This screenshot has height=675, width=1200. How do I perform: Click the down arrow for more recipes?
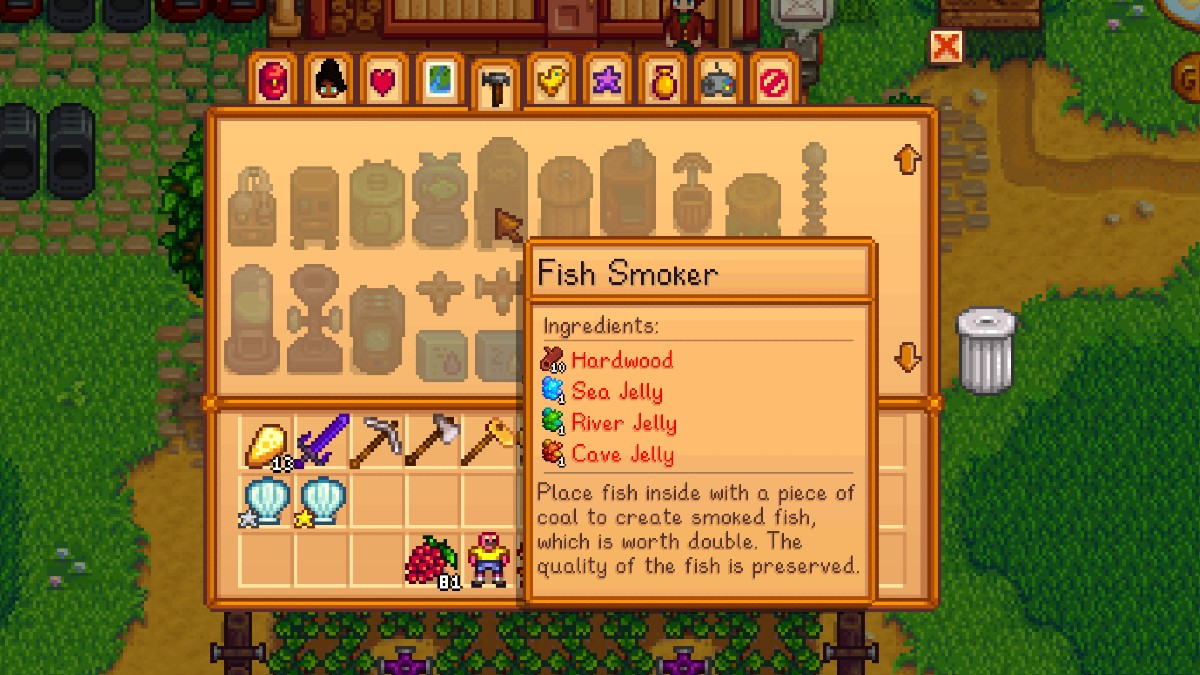907,357
